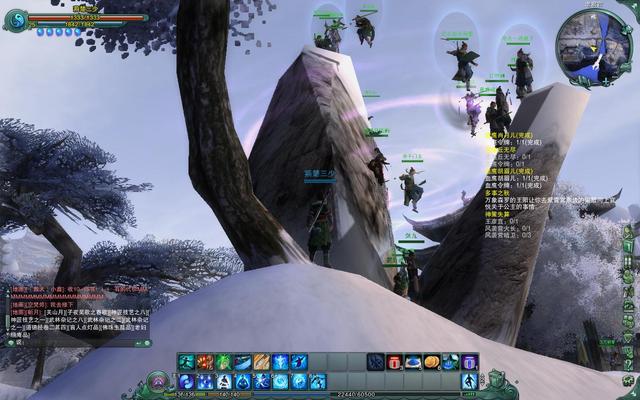This screenshot has width=640, height=400.
Task: Click the player portrait emblem
Action: tap(14, 18)
